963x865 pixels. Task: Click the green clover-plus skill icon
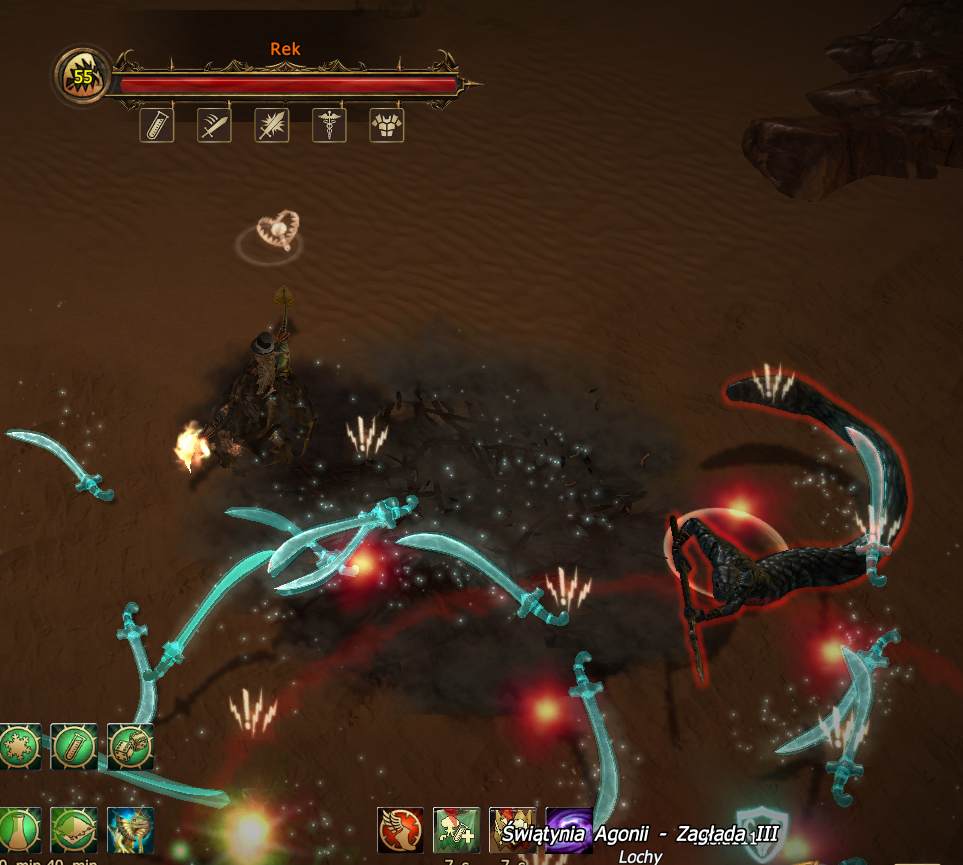(x=457, y=831)
